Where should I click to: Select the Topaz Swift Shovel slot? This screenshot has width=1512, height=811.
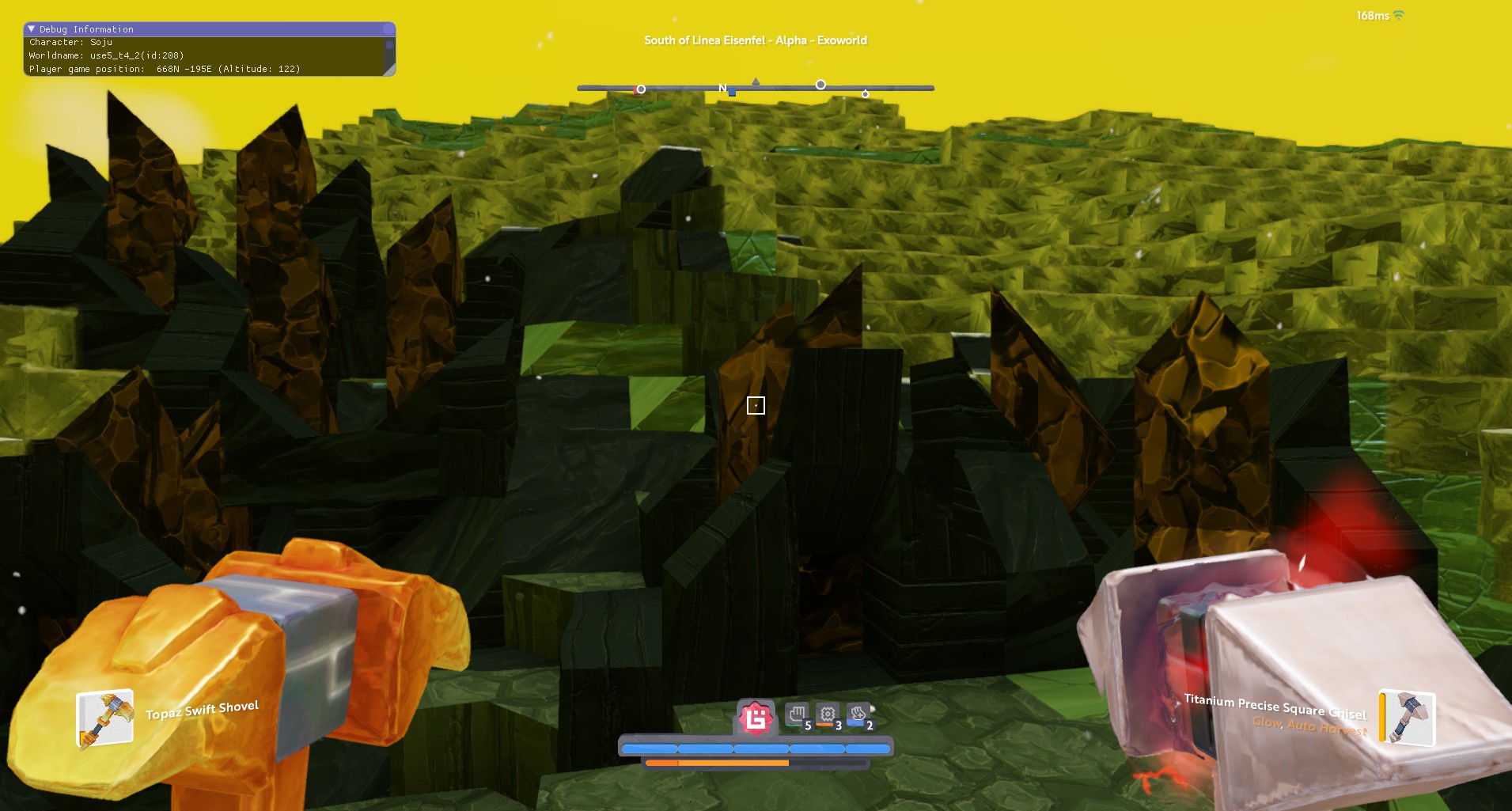coord(104,718)
